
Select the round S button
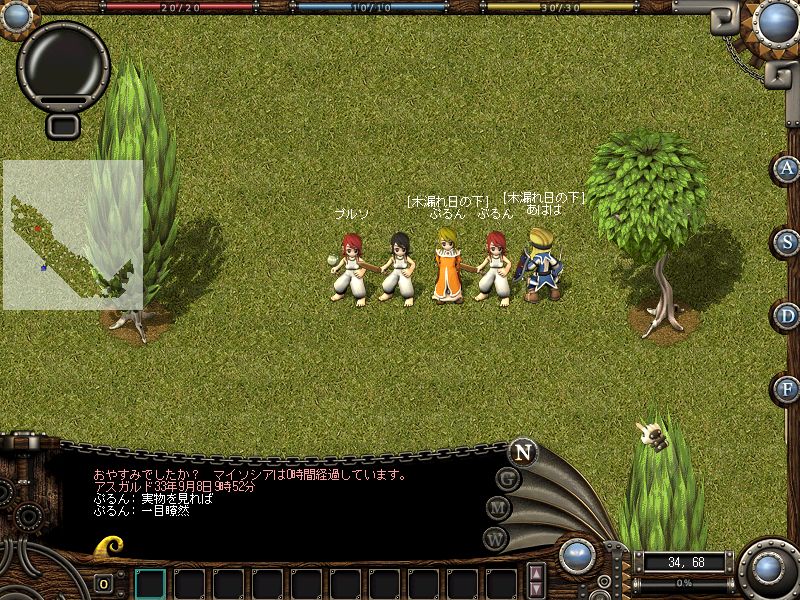tap(788, 242)
